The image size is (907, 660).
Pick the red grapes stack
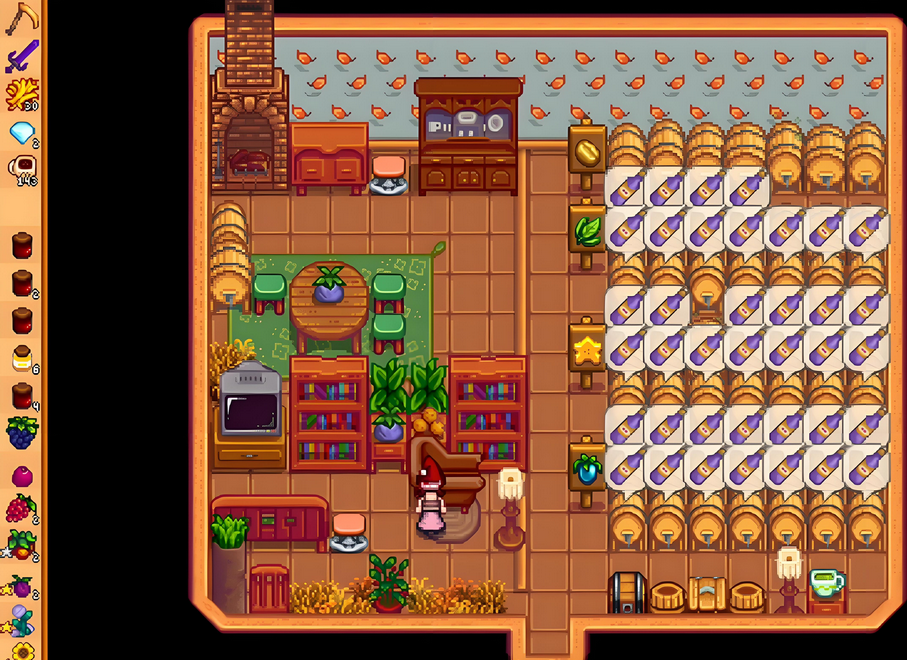(21, 509)
